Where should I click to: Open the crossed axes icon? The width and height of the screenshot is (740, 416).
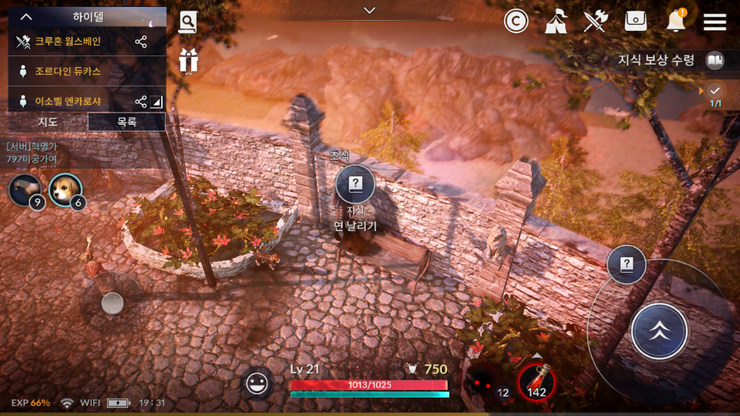596,21
